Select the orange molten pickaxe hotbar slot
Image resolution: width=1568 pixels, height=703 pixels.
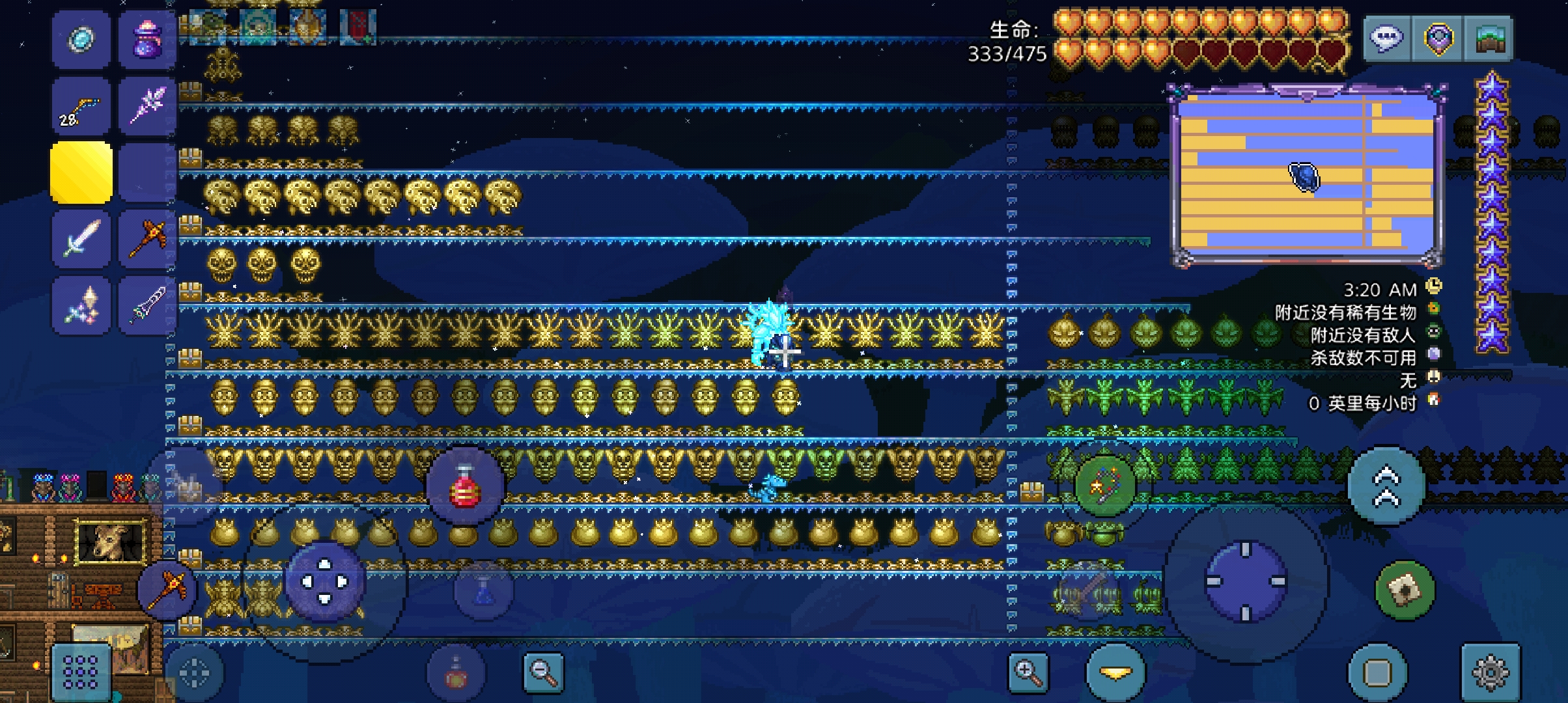(x=147, y=239)
